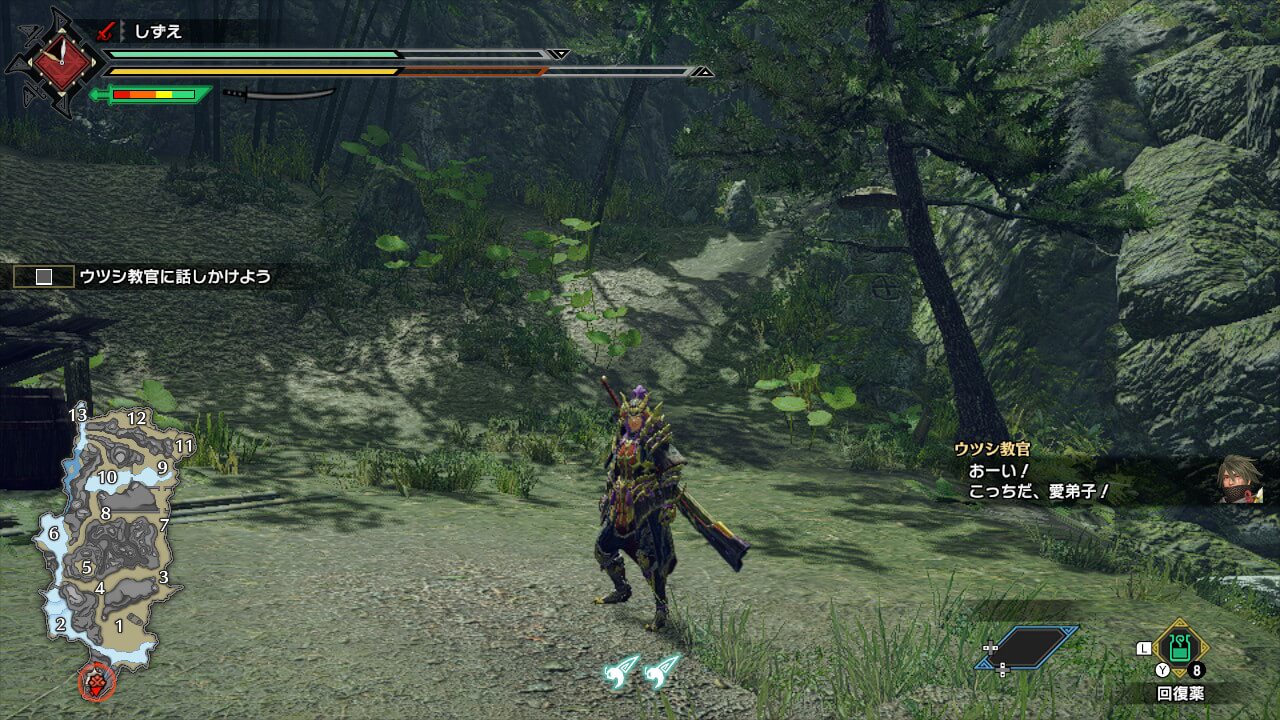The height and width of the screenshot is (720, 1280).
Task: Click the long sword spirit gauge
Action: pos(279,94)
